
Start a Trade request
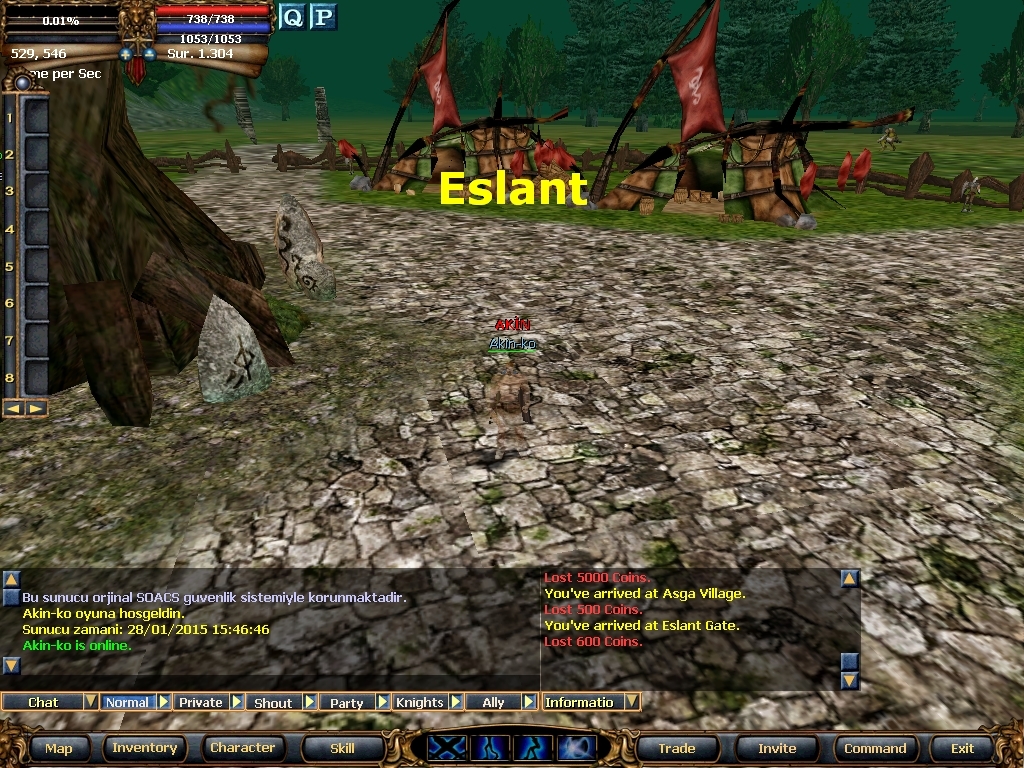point(676,748)
